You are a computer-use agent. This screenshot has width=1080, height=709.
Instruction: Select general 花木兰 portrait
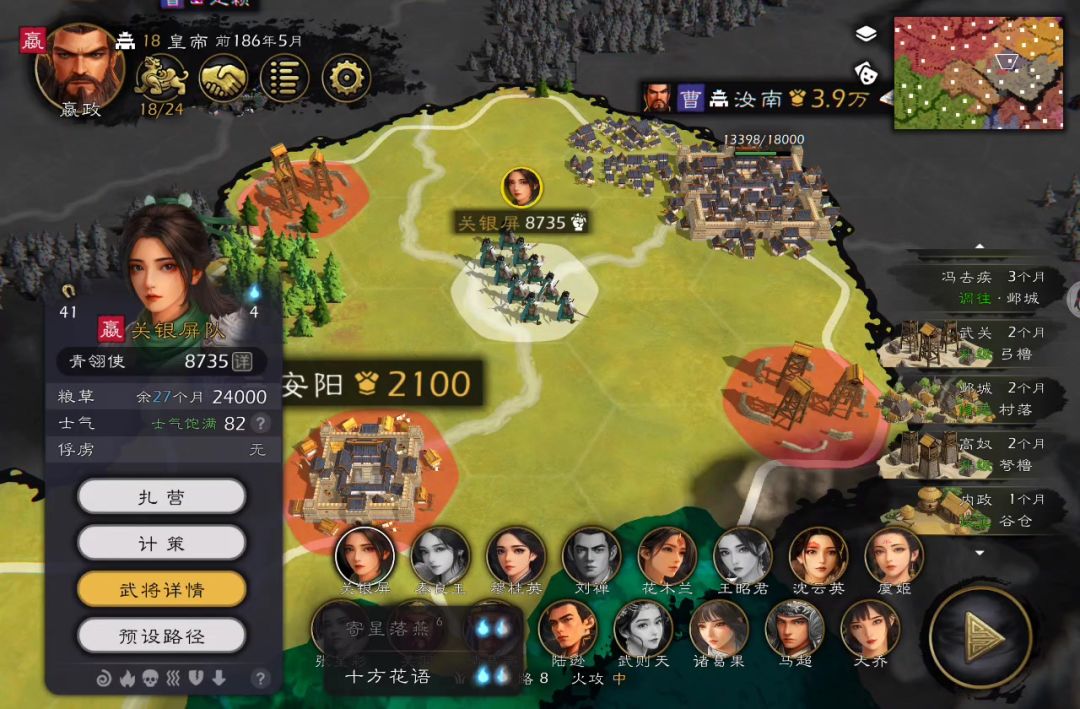(667, 556)
